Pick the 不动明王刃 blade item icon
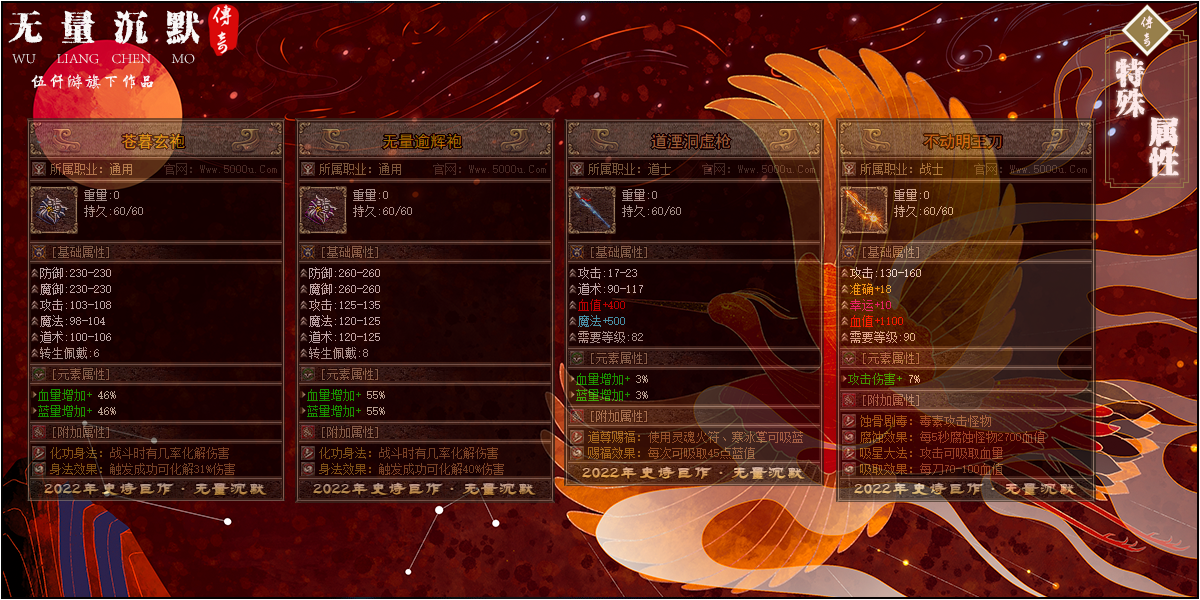This screenshot has height=600, width=1200. tap(865, 210)
